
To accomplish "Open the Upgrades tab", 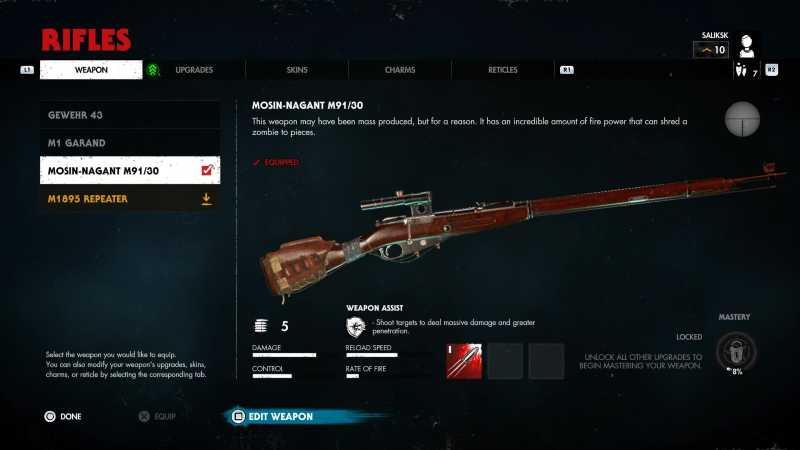I will click(x=193, y=70).
